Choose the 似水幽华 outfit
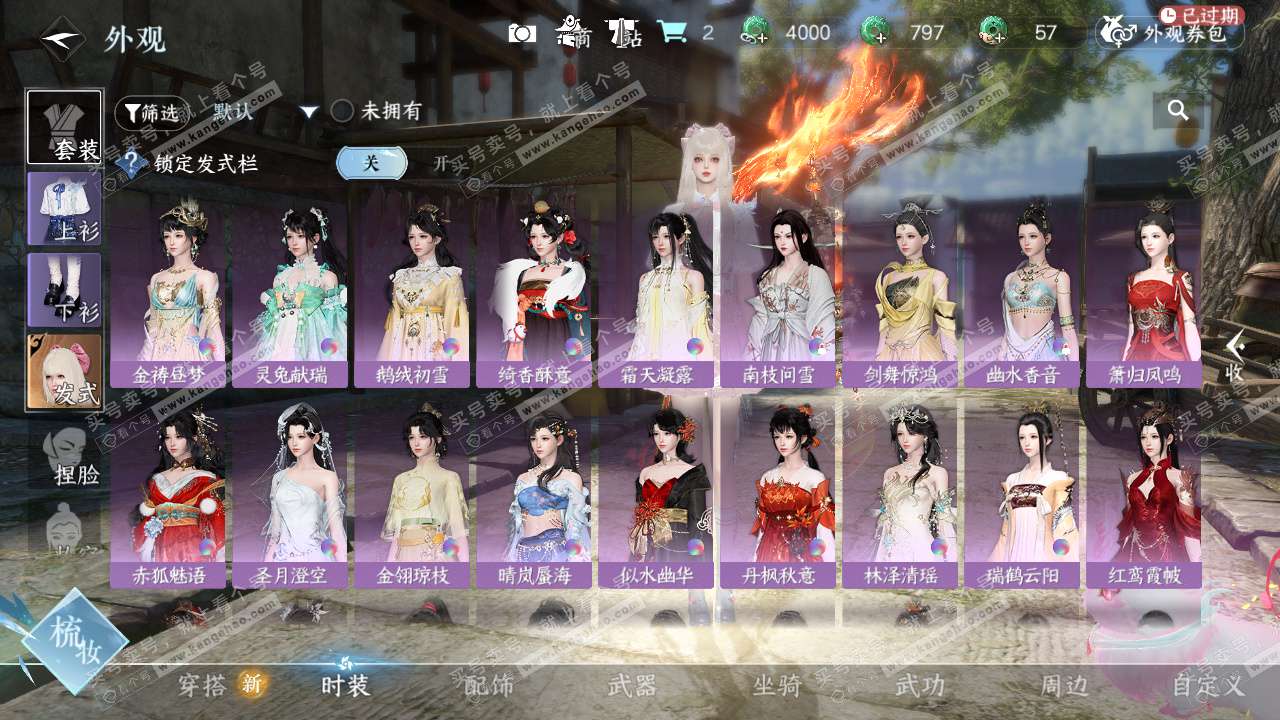The height and width of the screenshot is (720, 1280). point(656,490)
